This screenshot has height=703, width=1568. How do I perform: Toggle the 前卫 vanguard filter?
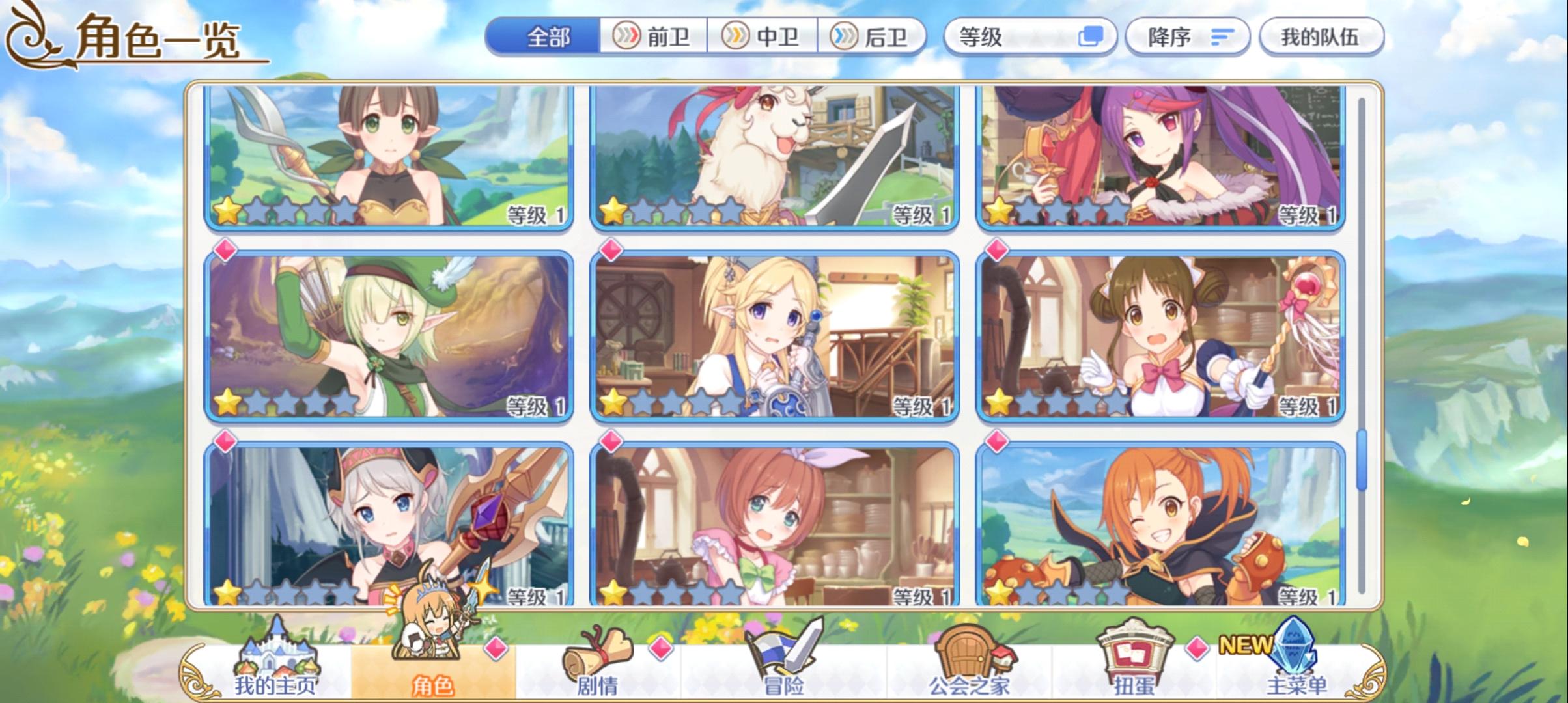pos(654,38)
